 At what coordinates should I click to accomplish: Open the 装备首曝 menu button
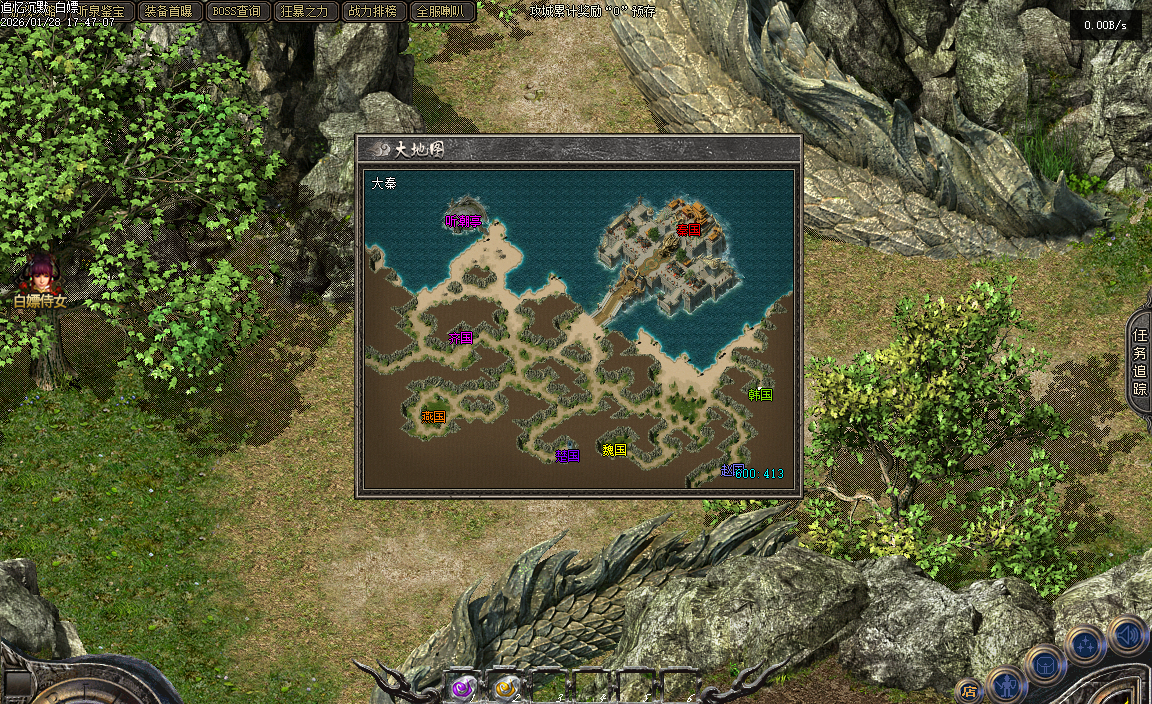coord(168,11)
